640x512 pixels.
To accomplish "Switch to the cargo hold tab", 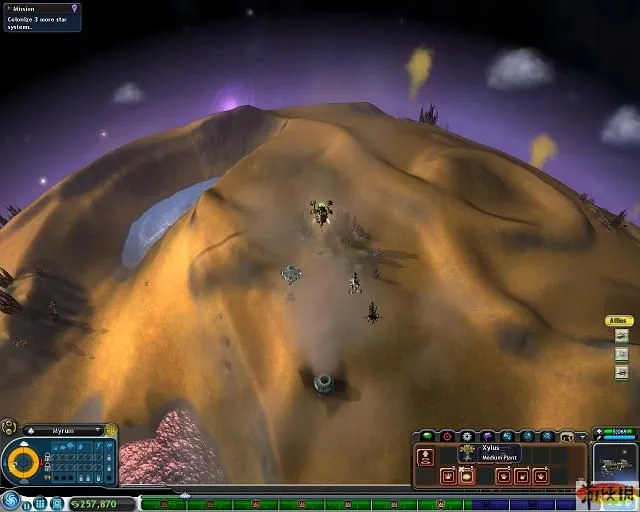I will [567, 436].
